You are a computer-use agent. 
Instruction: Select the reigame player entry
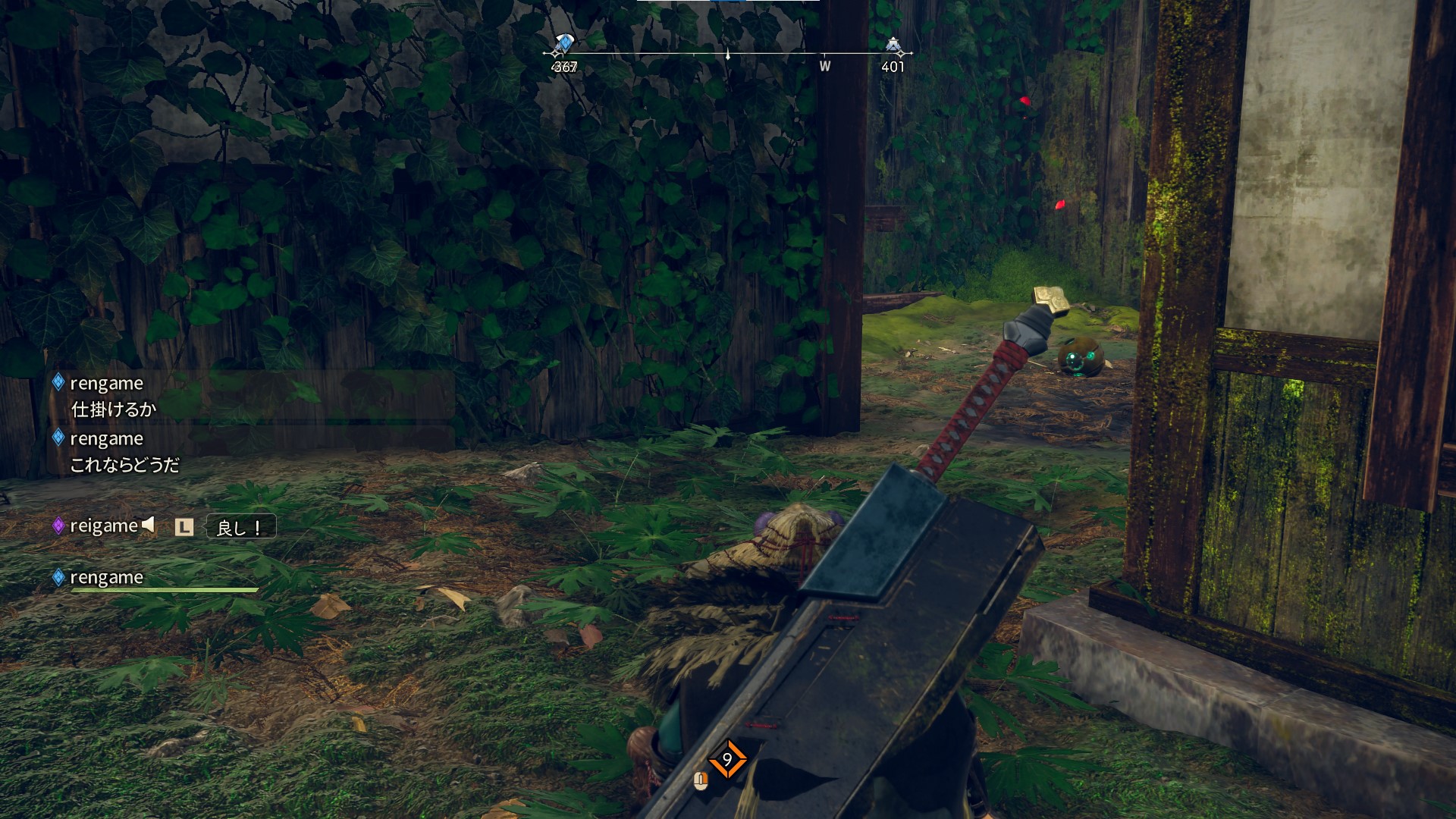click(x=104, y=526)
